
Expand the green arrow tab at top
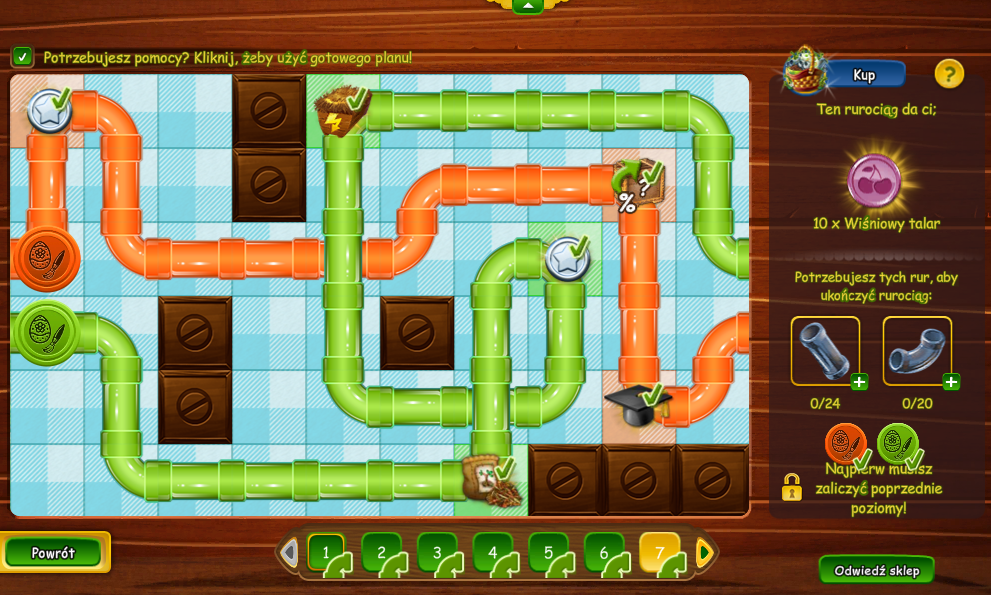tap(527, 5)
